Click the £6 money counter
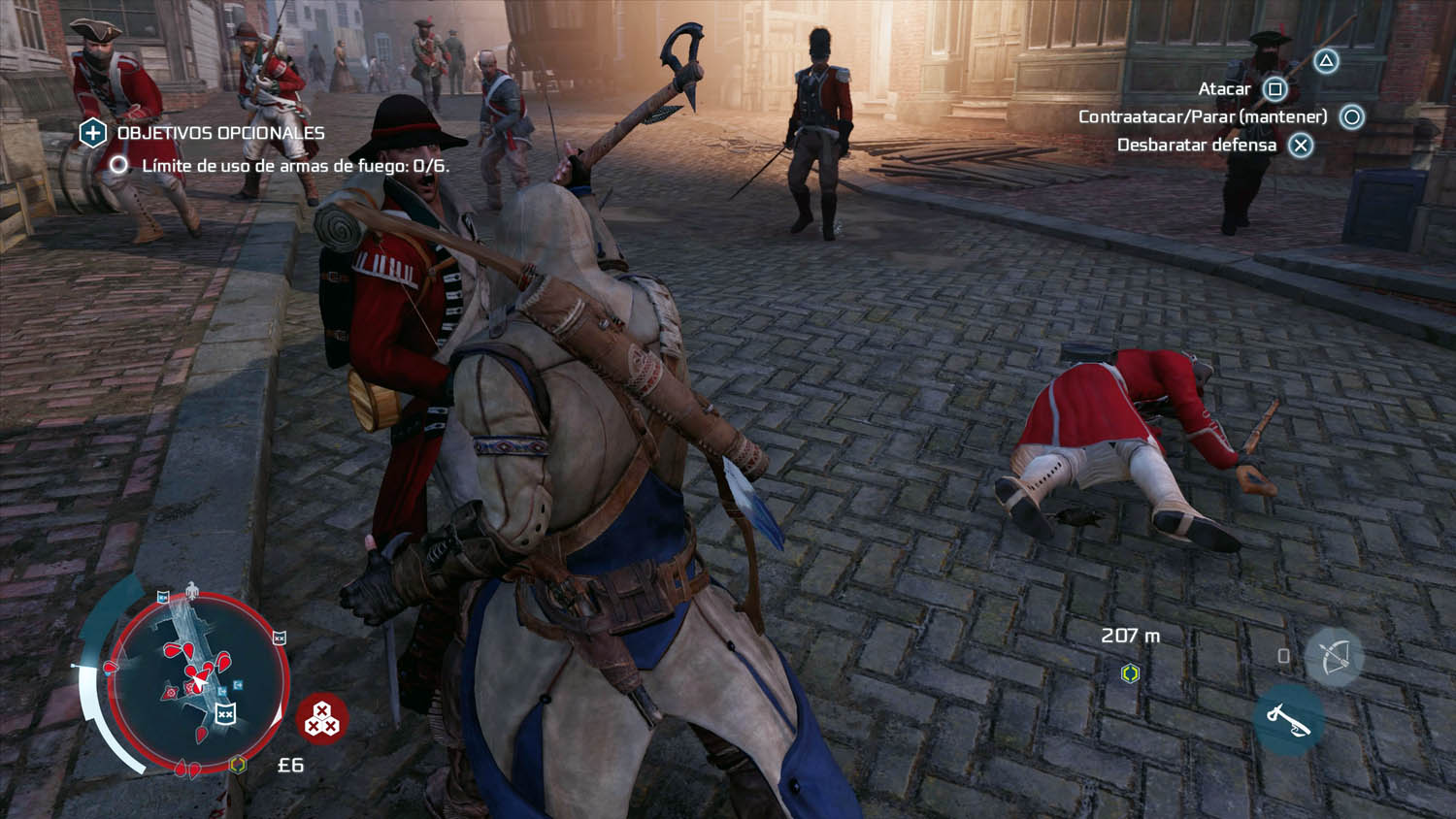Image resolution: width=1456 pixels, height=819 pixels. coord(291,766)
